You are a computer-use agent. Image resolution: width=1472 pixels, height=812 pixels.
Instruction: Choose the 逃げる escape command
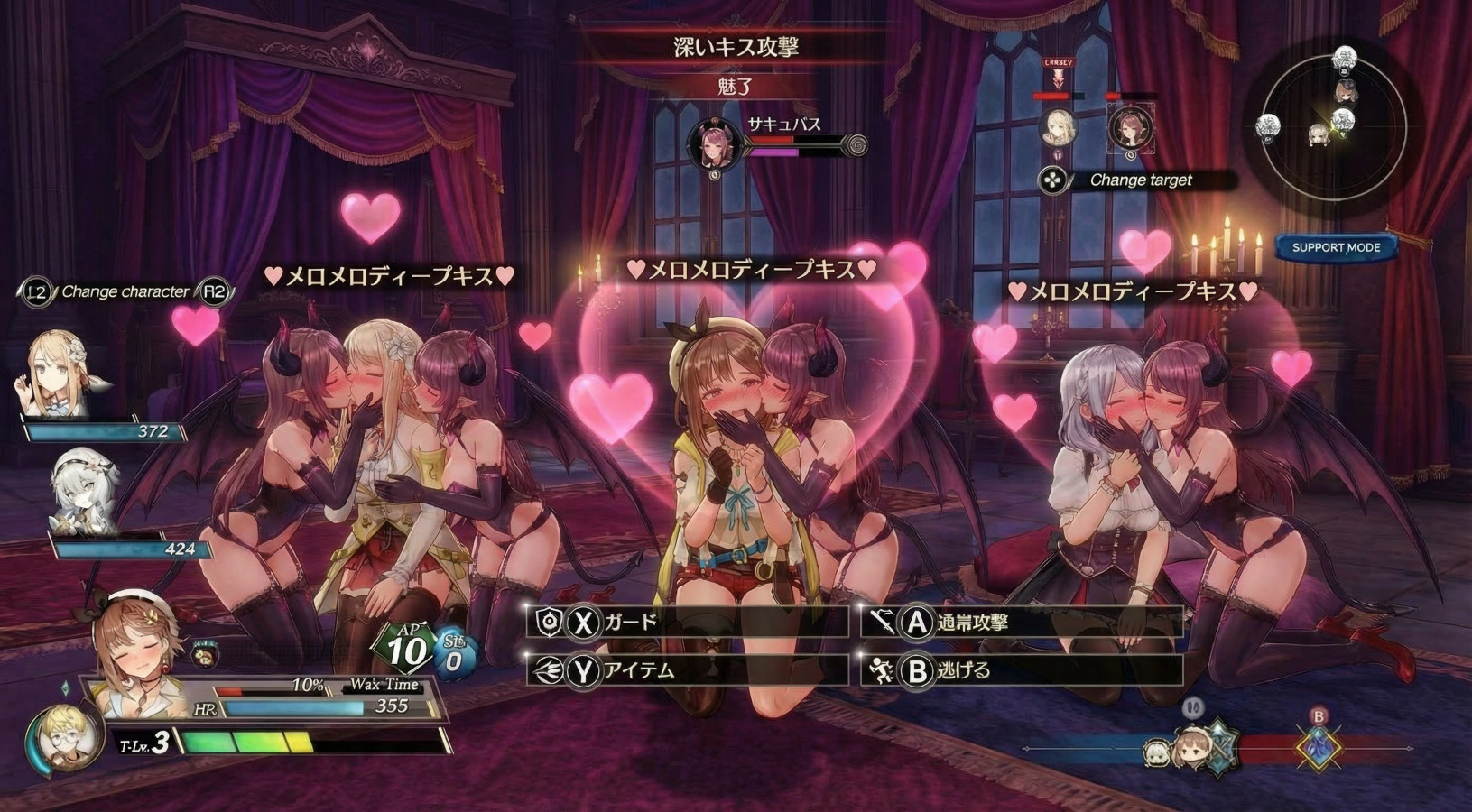coord(1020,670)
